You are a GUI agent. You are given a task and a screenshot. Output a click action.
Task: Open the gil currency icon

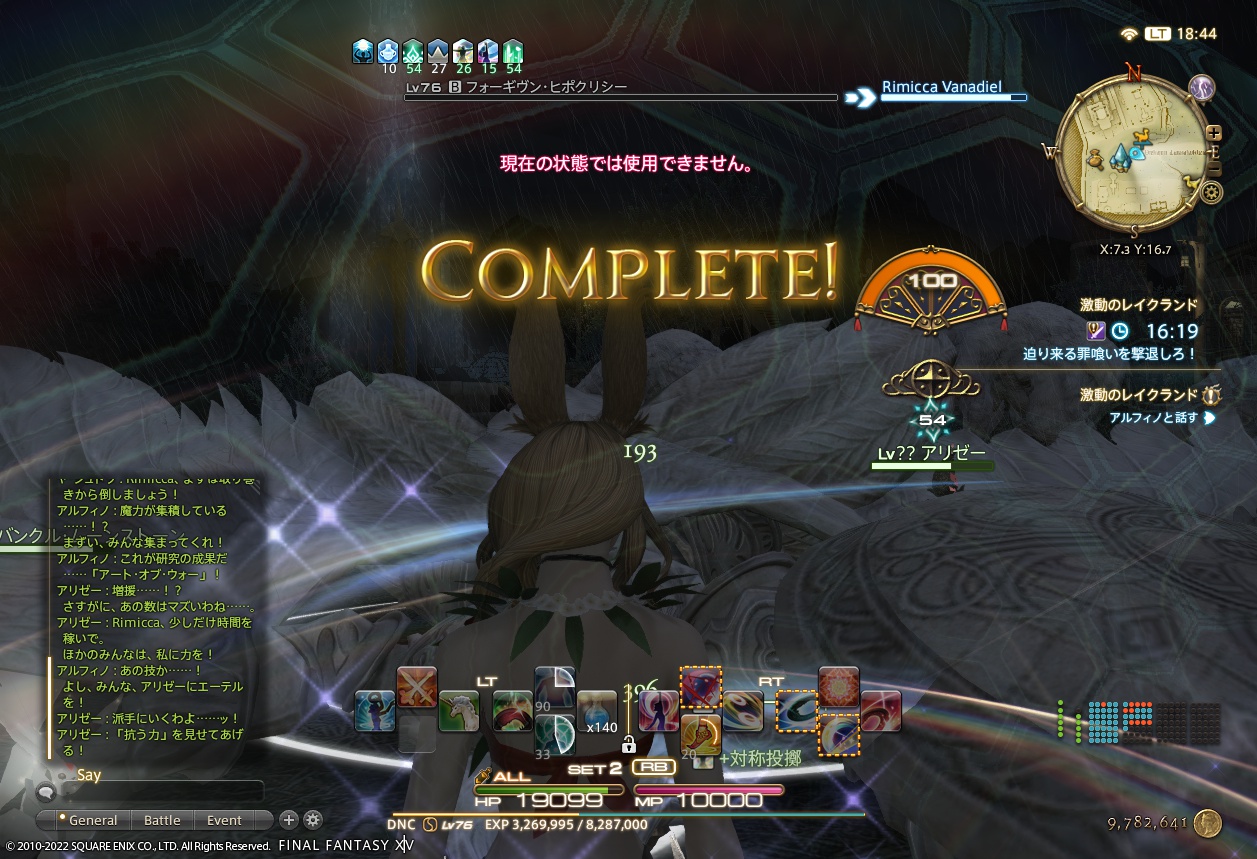pos(1207,823)
